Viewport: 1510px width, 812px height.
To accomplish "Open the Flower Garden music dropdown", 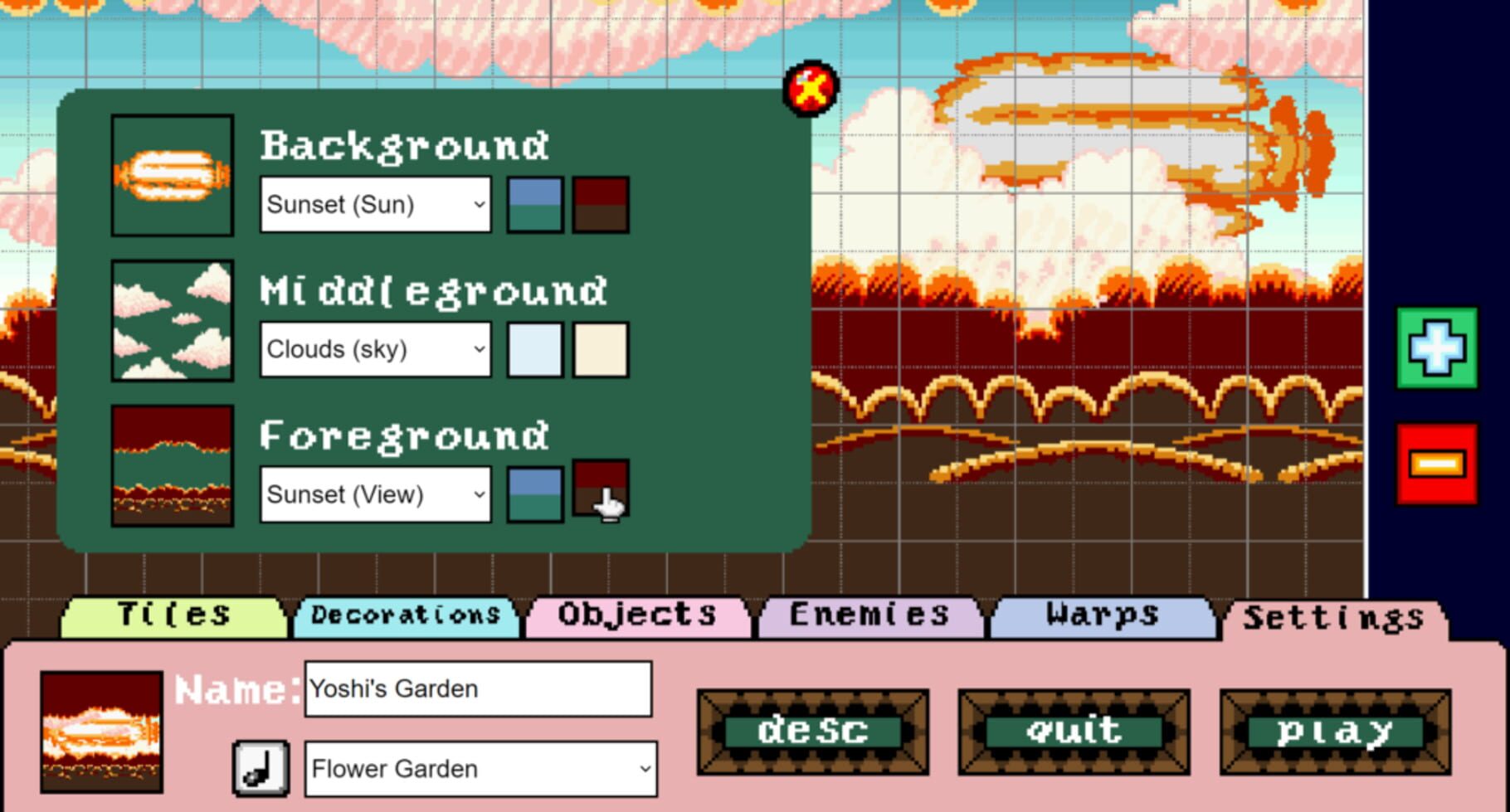I will tap(480, 769).
